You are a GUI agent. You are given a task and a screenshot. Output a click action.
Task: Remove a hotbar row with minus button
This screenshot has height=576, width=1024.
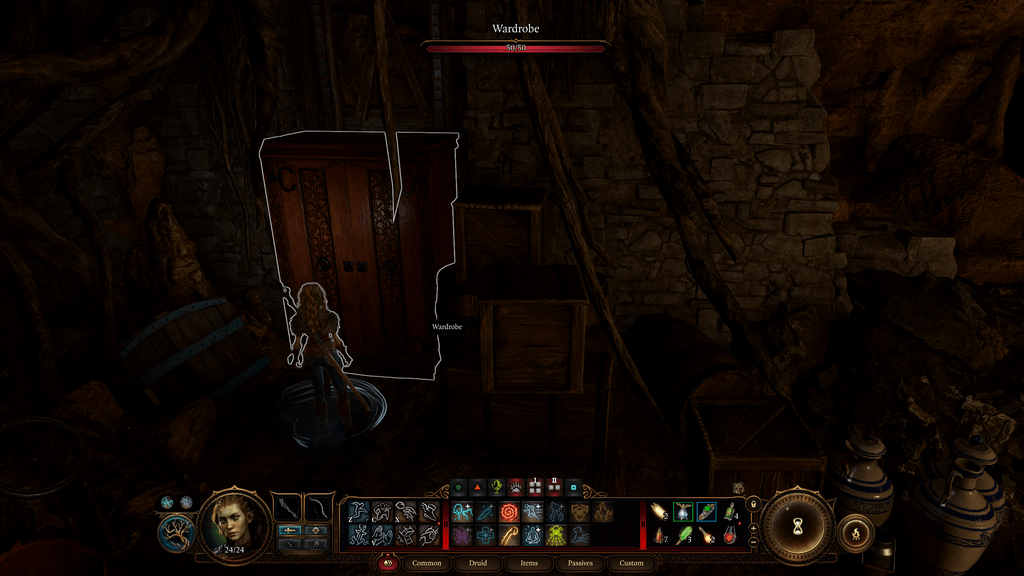(753, 542)
